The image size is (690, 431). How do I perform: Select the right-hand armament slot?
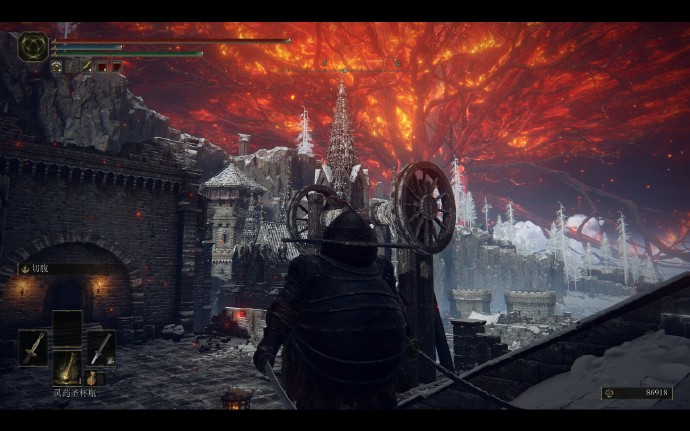point(100,348)
